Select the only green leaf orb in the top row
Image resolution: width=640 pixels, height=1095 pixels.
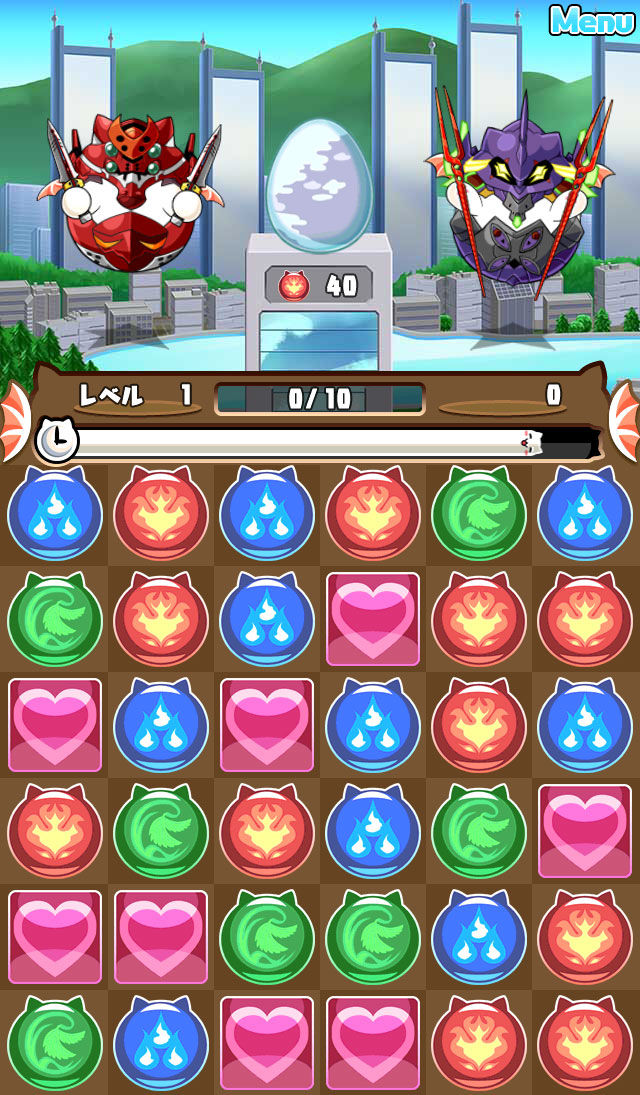click(x=479, y=515)
